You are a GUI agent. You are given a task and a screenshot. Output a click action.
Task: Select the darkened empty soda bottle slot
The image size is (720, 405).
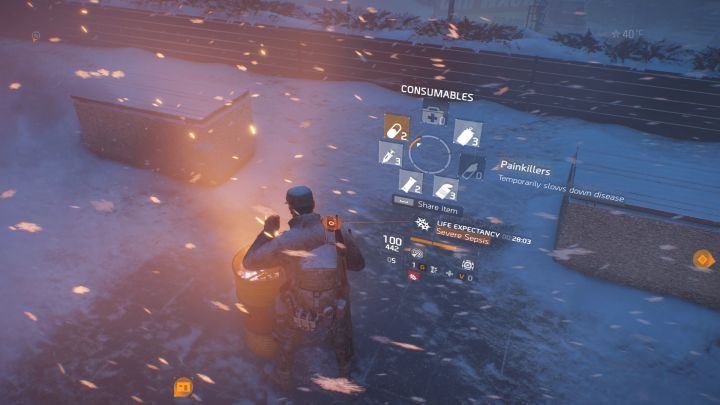coord(471,166)
